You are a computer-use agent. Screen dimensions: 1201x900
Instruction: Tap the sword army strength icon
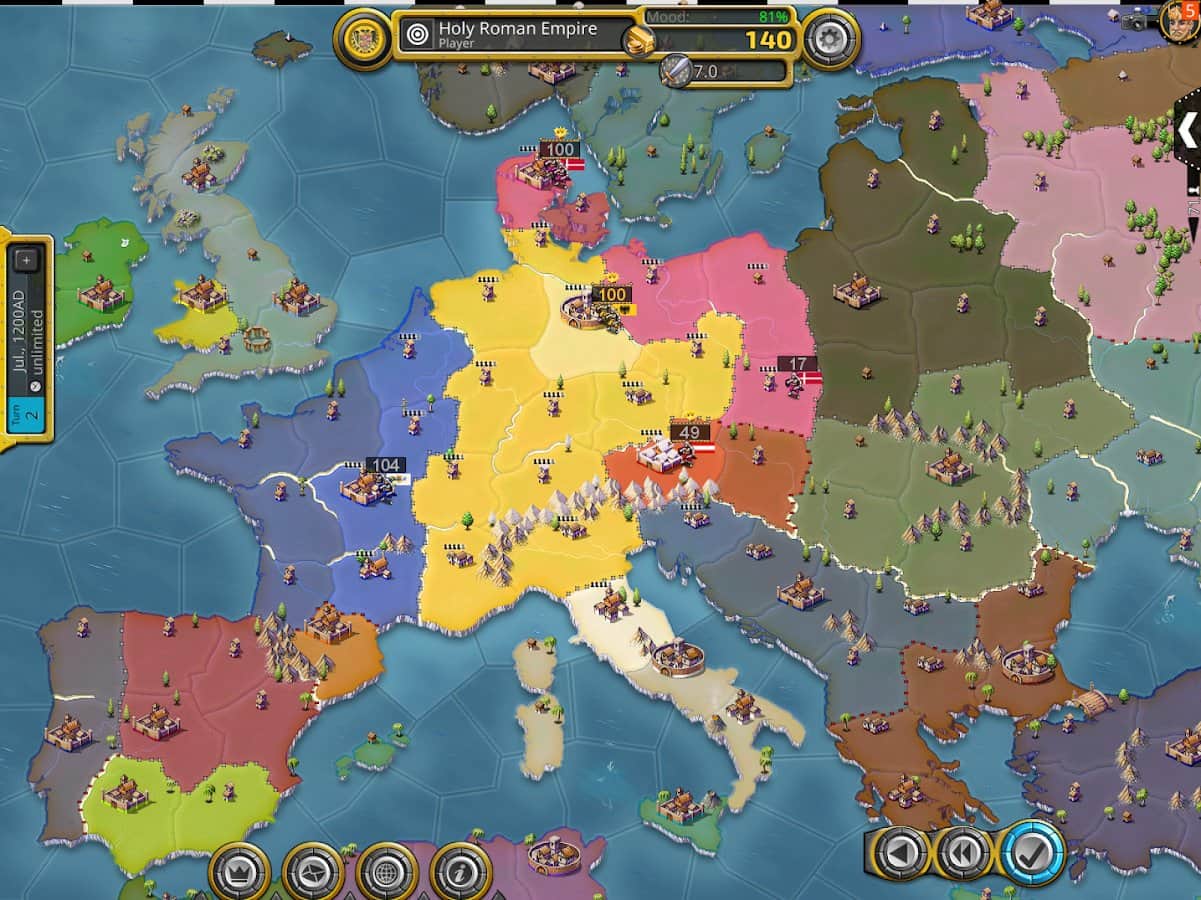(x=676, y=70)
